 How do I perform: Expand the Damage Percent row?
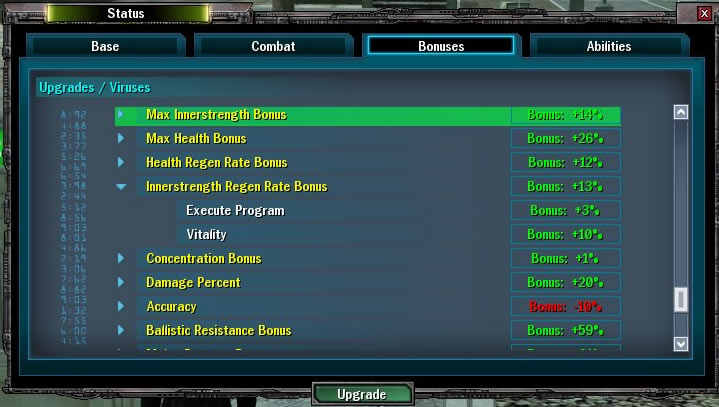click(121, 283)
